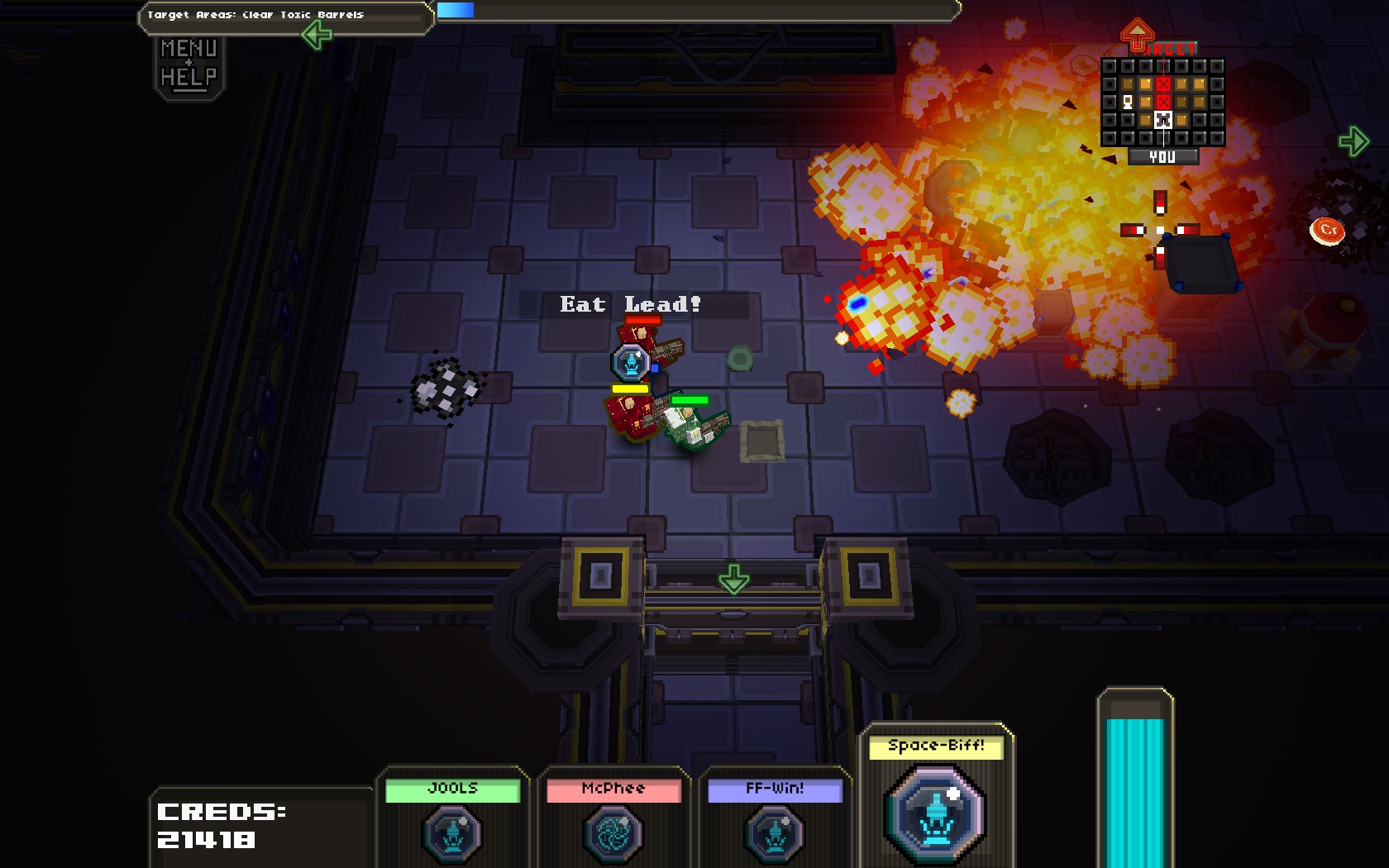Click the red upward exit arrow

[x=1137, y=35]
